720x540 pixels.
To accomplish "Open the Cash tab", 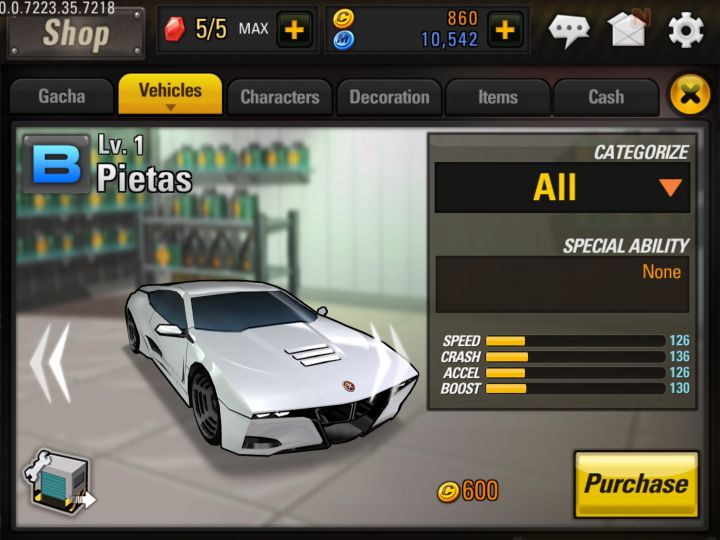I will click(x=606, y=97).
